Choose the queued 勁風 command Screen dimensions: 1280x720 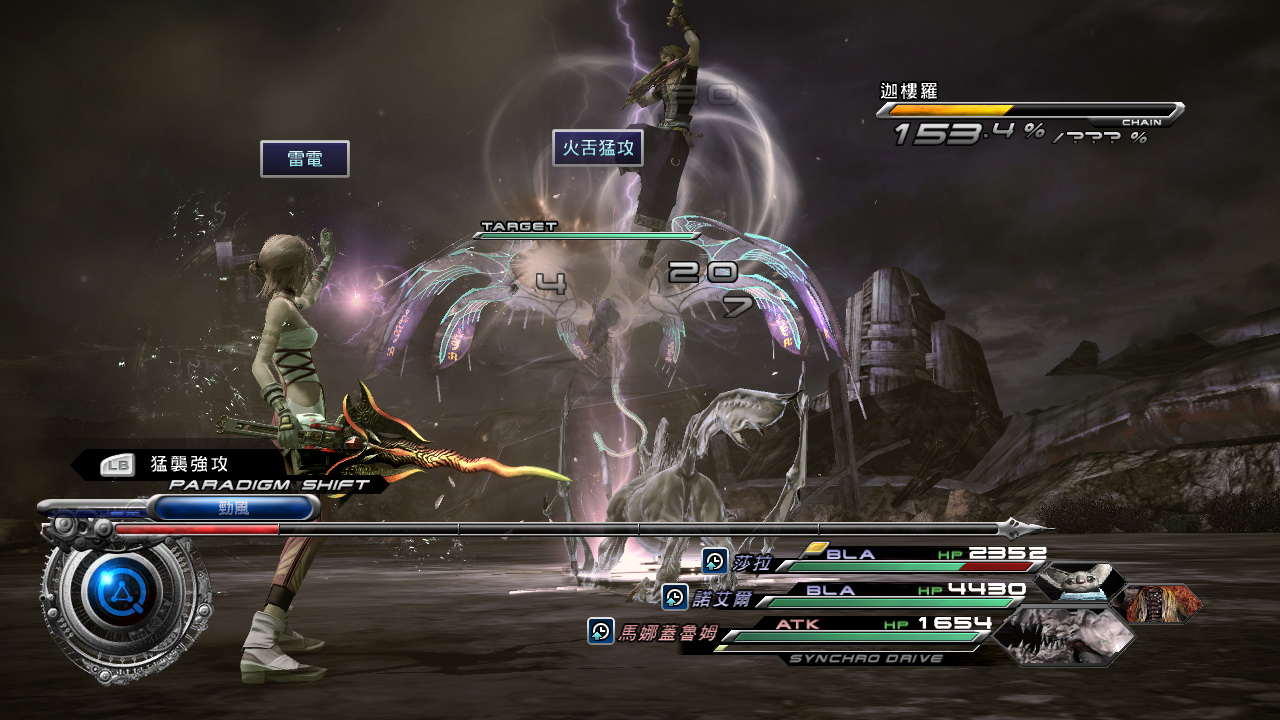[233, 507]
